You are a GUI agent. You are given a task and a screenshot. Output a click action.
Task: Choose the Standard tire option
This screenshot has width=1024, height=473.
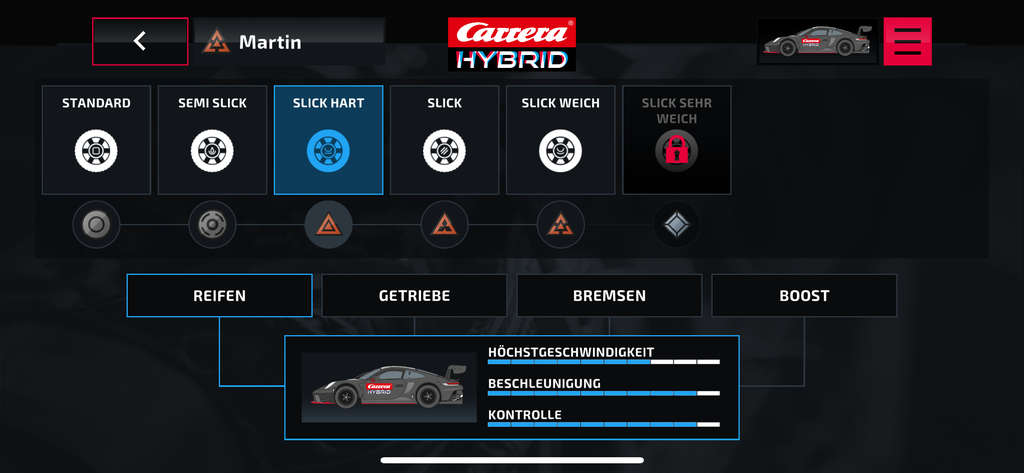pos(96,139)
